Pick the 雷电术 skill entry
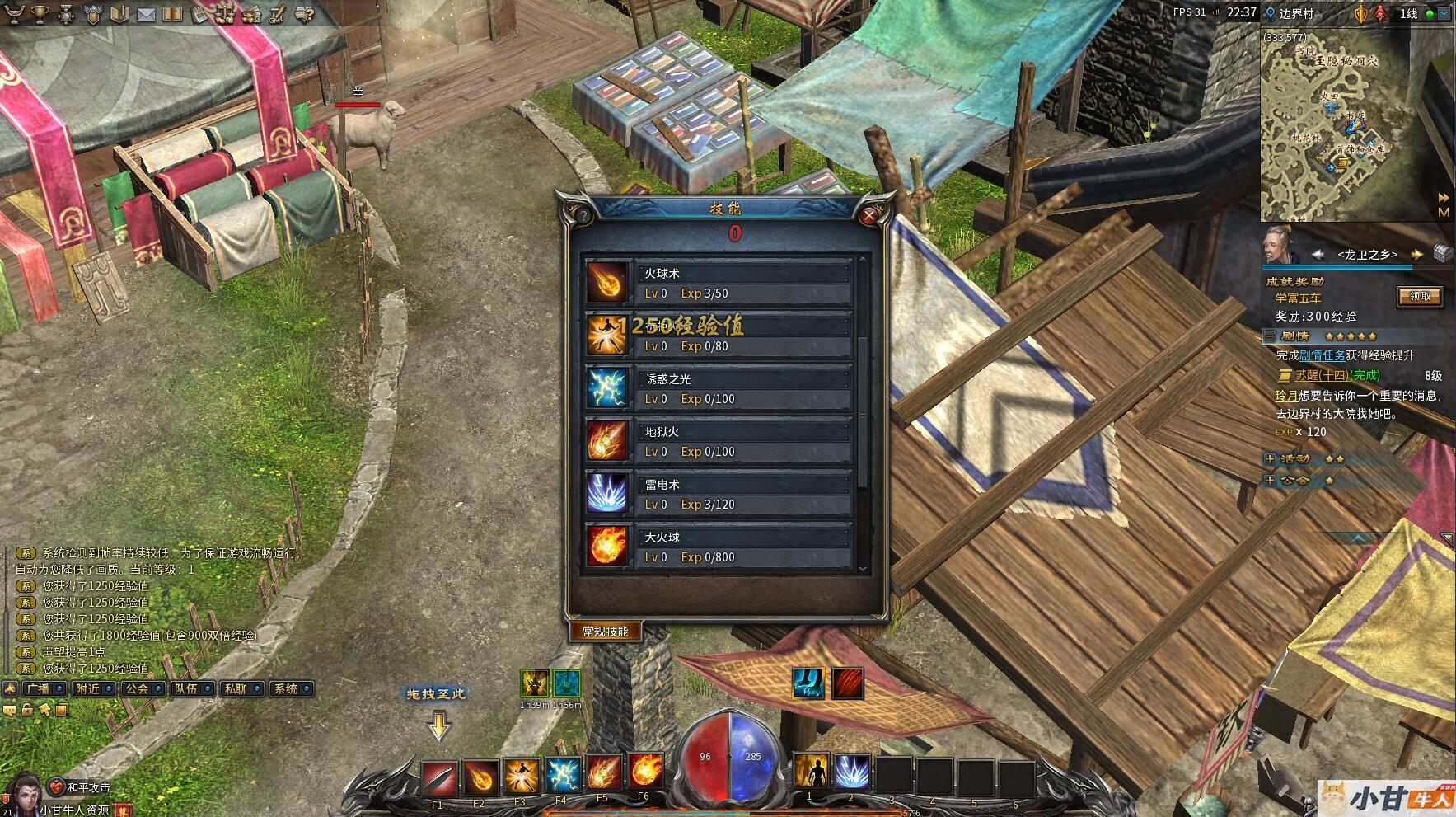 pyautogui.click(x=717, y=493)
